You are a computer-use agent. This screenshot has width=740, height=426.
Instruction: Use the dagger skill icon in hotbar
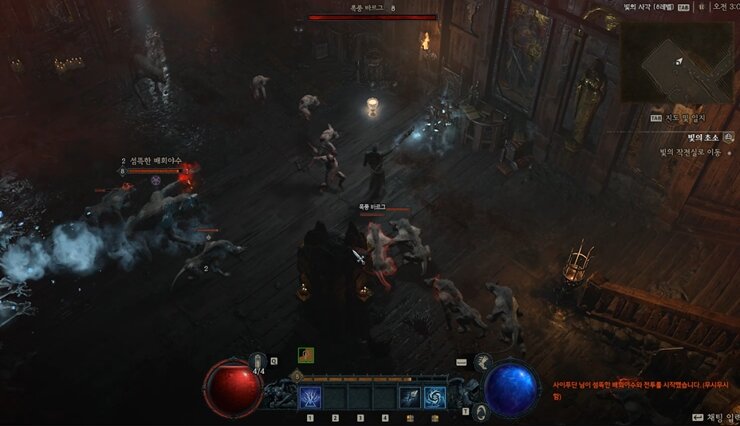point(410,397)
